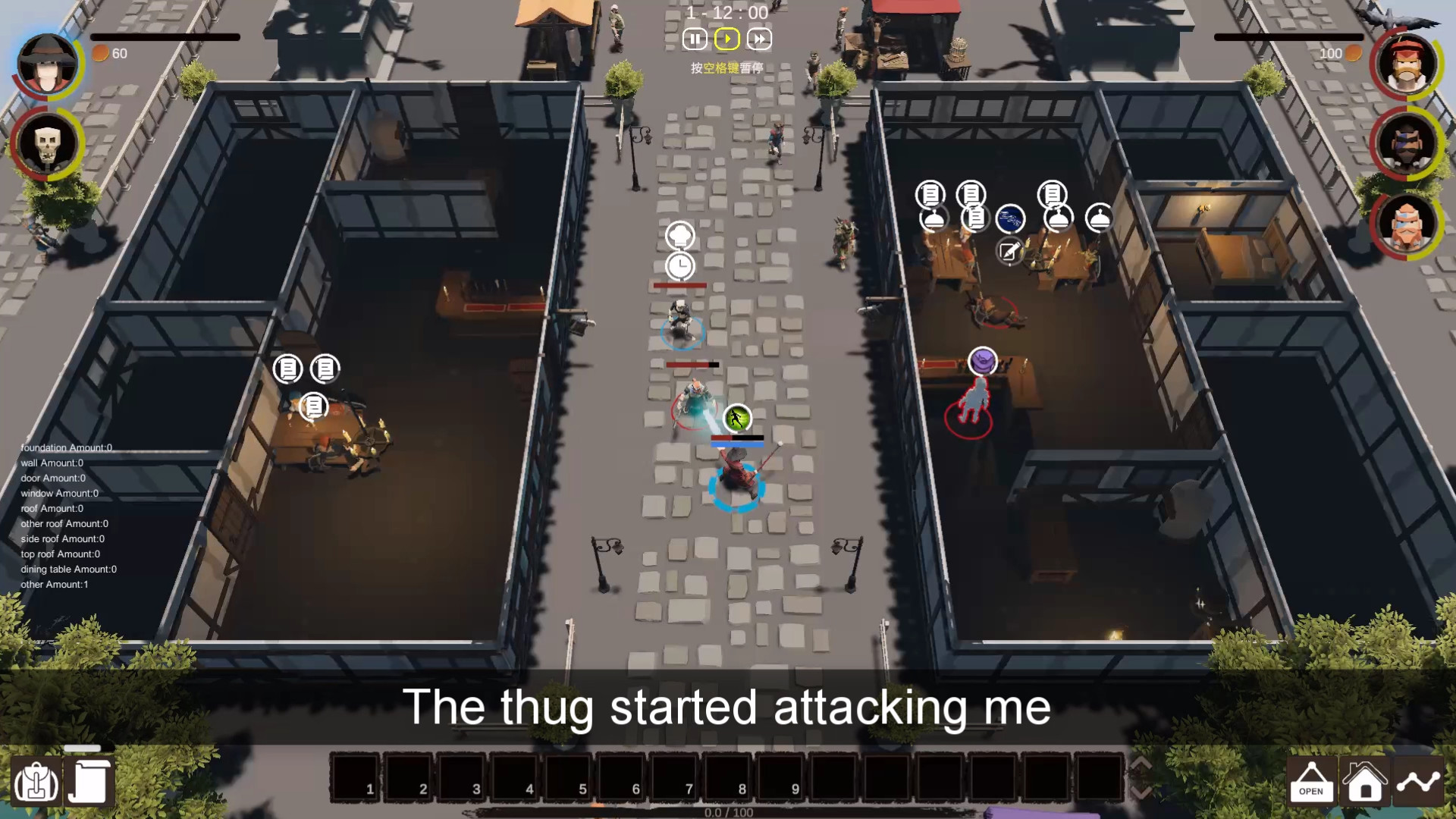Click the OPEN shop sign icon
The width and height of the screenshot is (1456, 819).
[x=1311, y=781]
